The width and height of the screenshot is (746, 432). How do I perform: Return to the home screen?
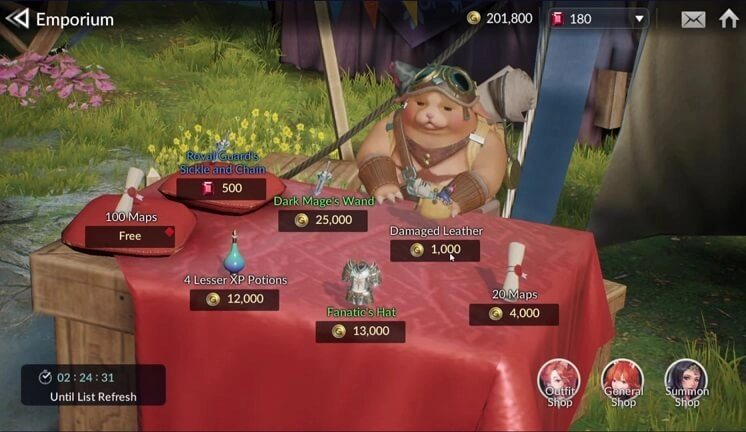729,19
